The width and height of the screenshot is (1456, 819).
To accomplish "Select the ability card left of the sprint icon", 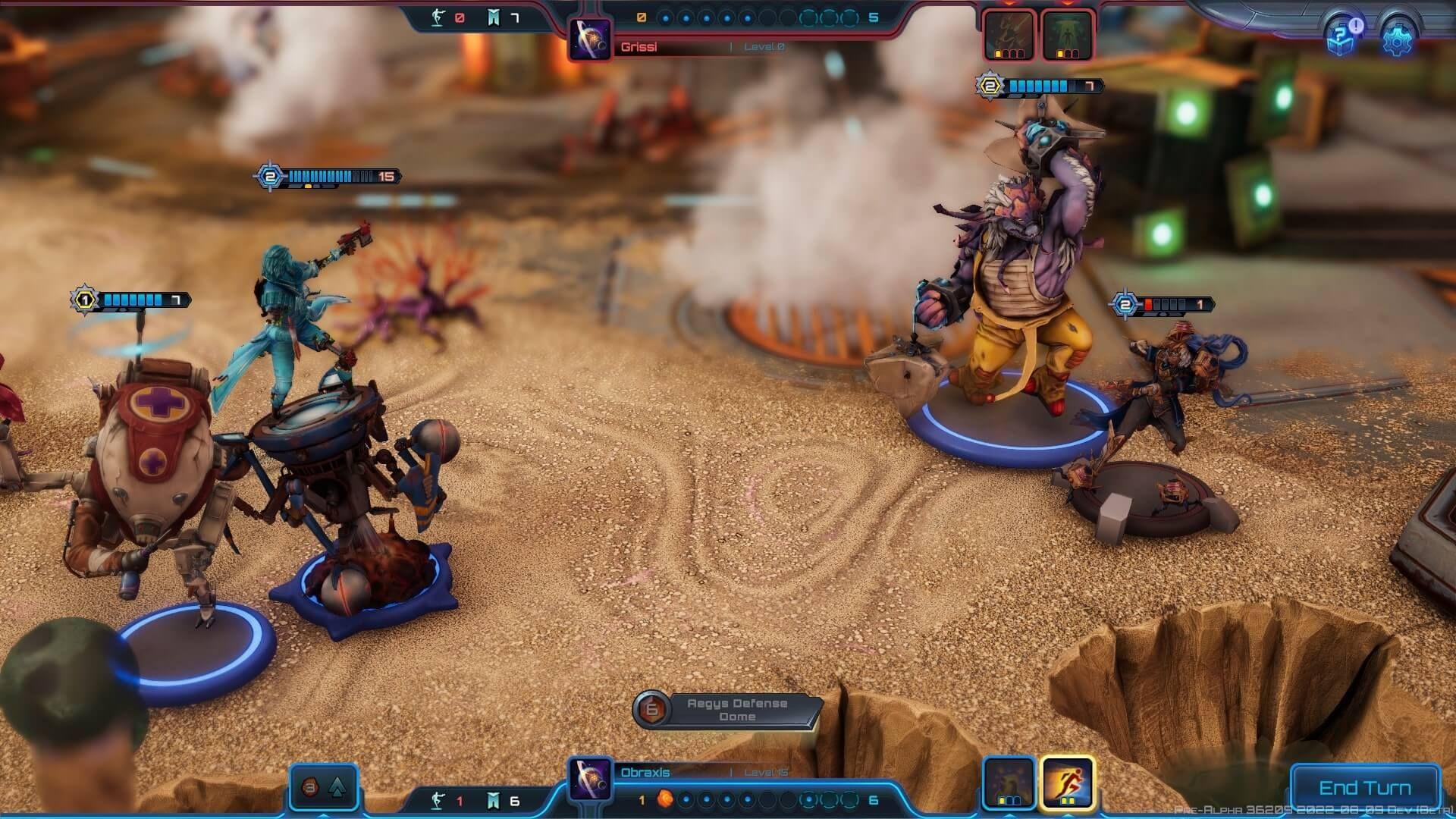I will click(1009, 781).
